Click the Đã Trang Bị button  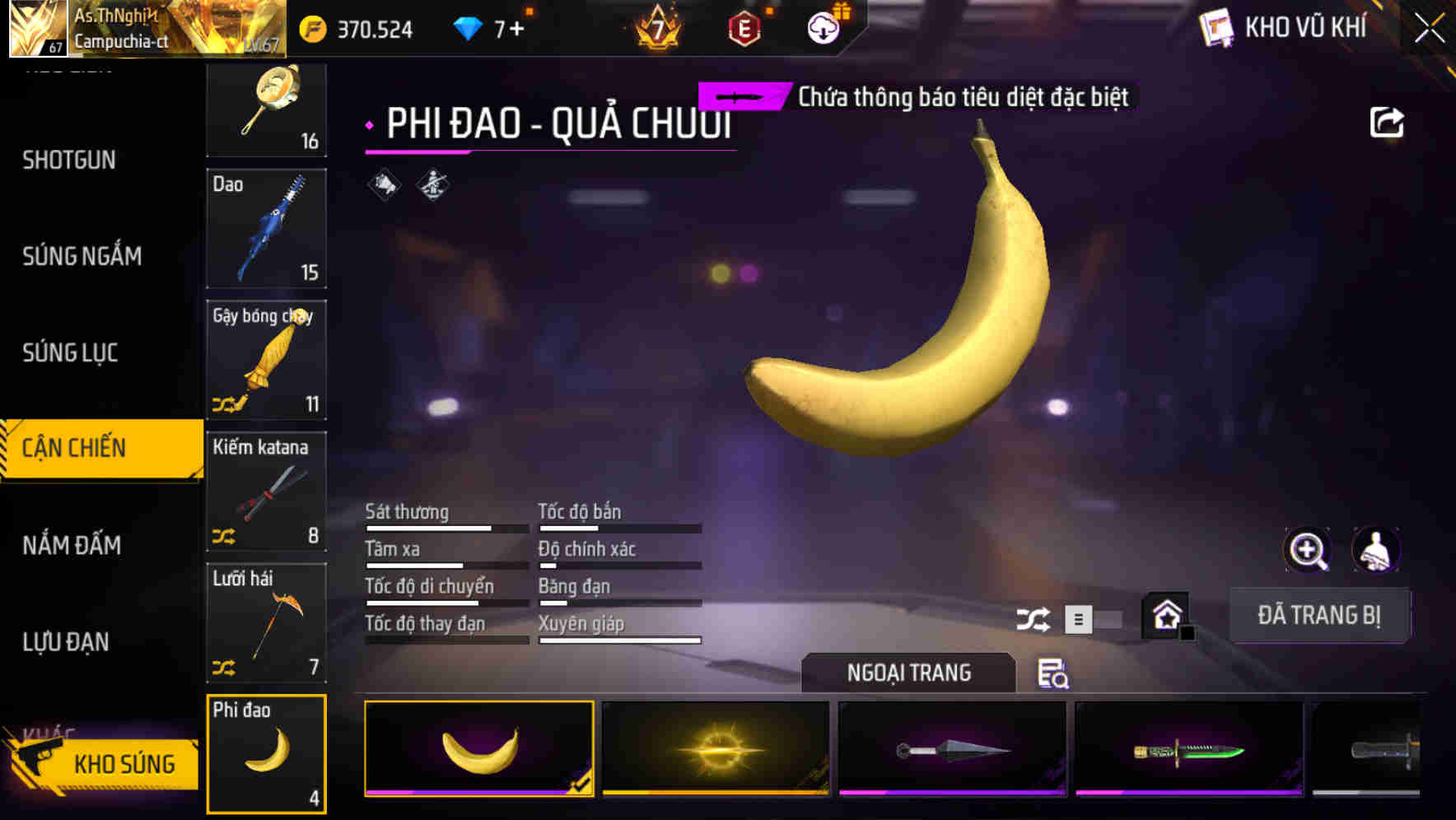coord(1320,614)
